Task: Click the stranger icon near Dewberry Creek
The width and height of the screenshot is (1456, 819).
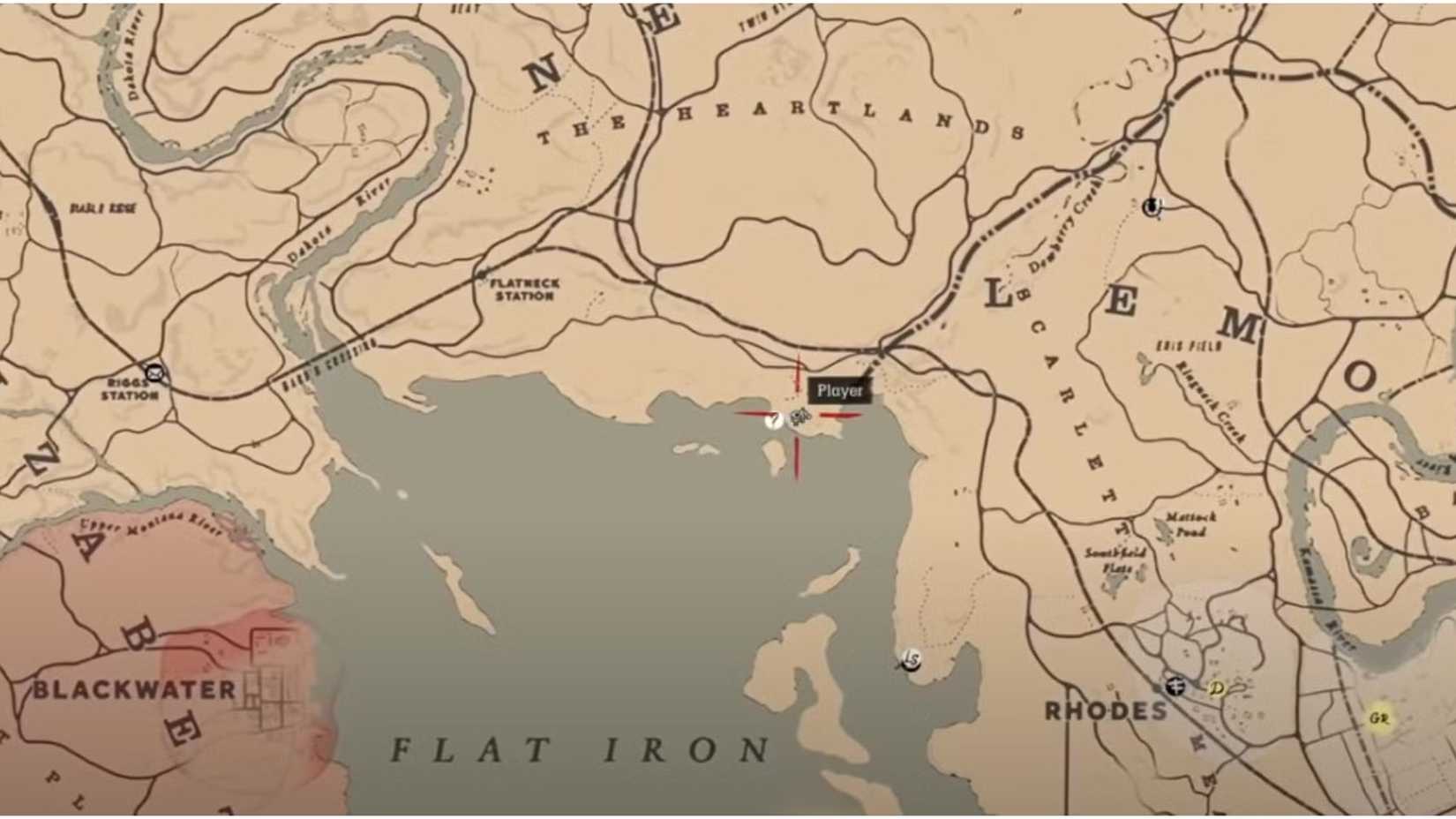Action: click(1152, 208)
